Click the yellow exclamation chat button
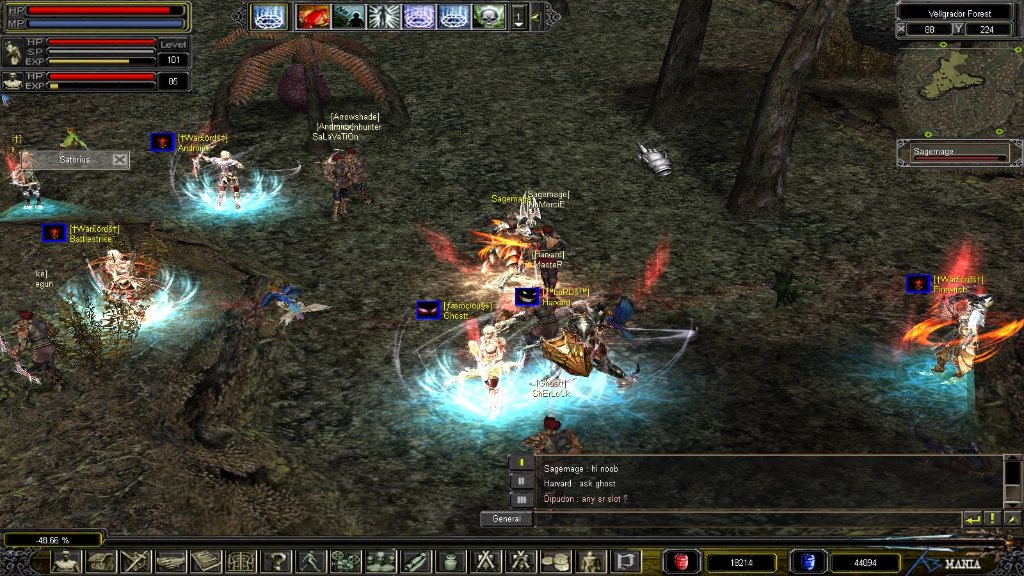Viewport: 1024px width, 576px height. (992, 519)
